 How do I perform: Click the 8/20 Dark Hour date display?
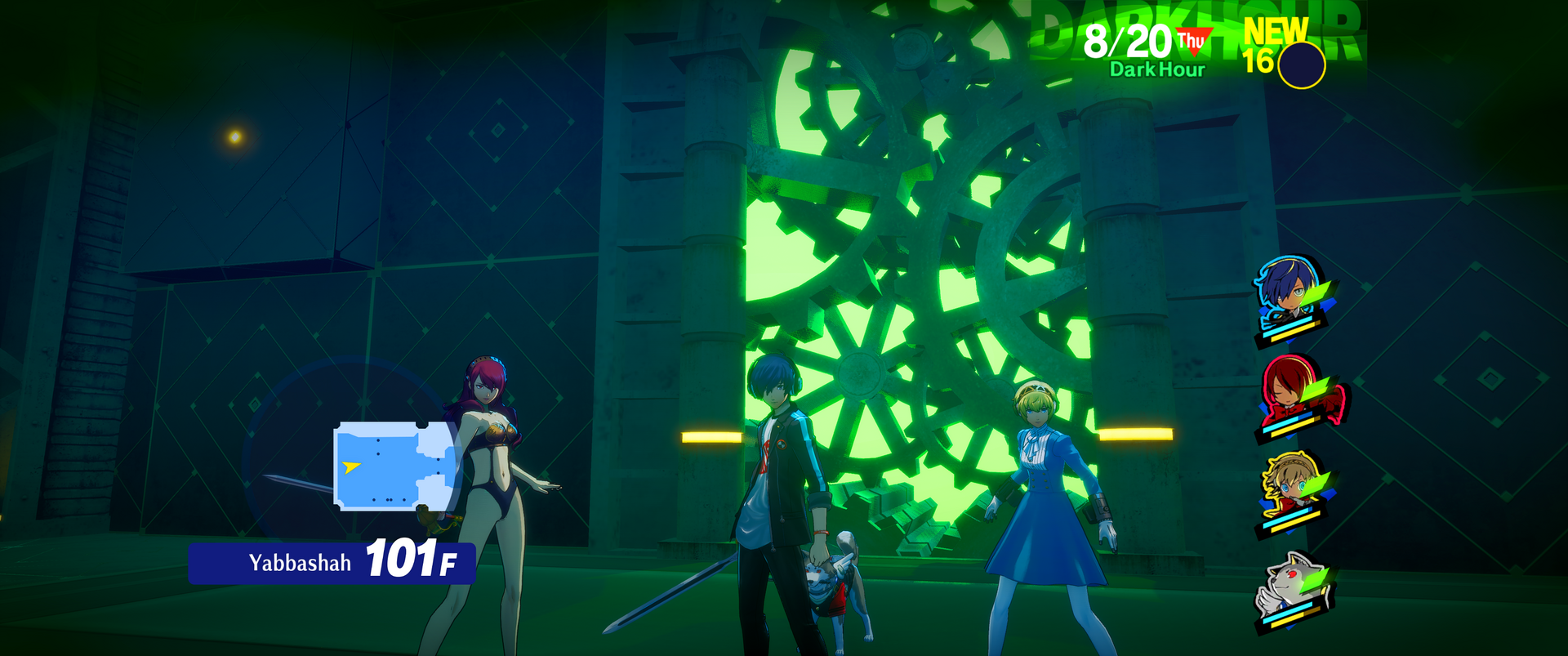(1147, 50)
